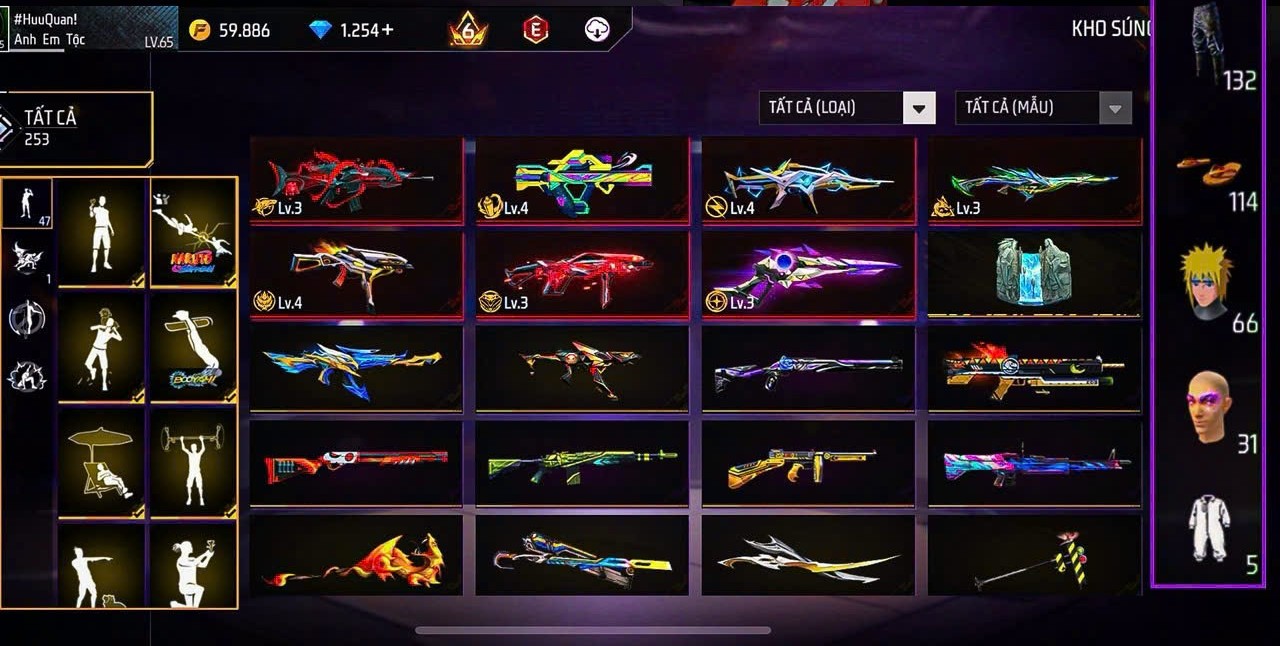Choose the purple glowing Lv.3 gun skin
Image resolution: width=1280 pixels, height=646 pixels.
[808, 274]
